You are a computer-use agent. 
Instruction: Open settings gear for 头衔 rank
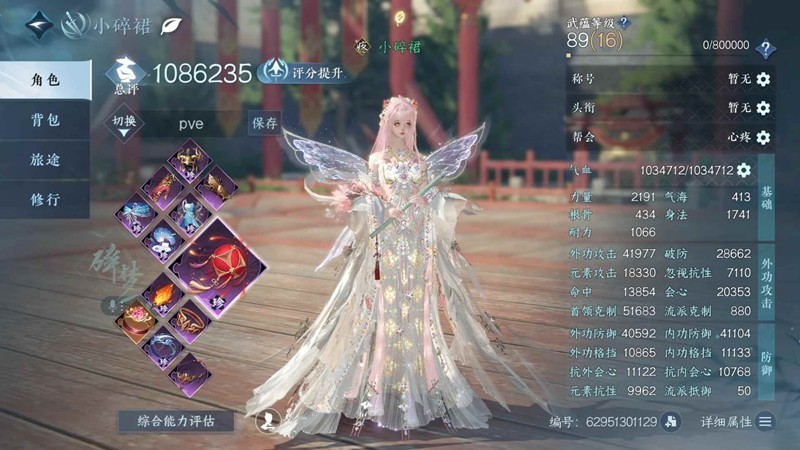[x=763, y=108]
